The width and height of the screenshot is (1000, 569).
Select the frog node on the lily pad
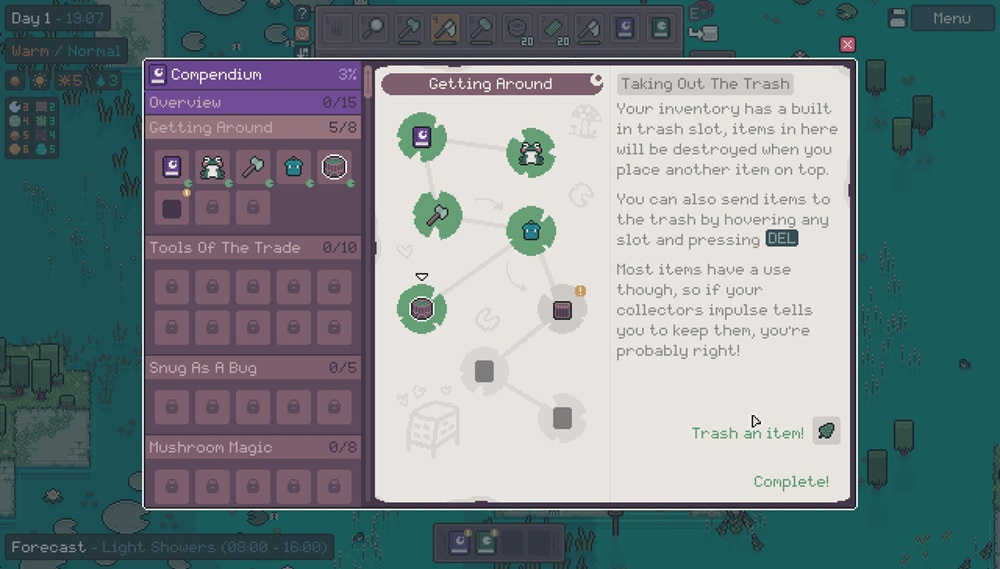tap(530, 152)
